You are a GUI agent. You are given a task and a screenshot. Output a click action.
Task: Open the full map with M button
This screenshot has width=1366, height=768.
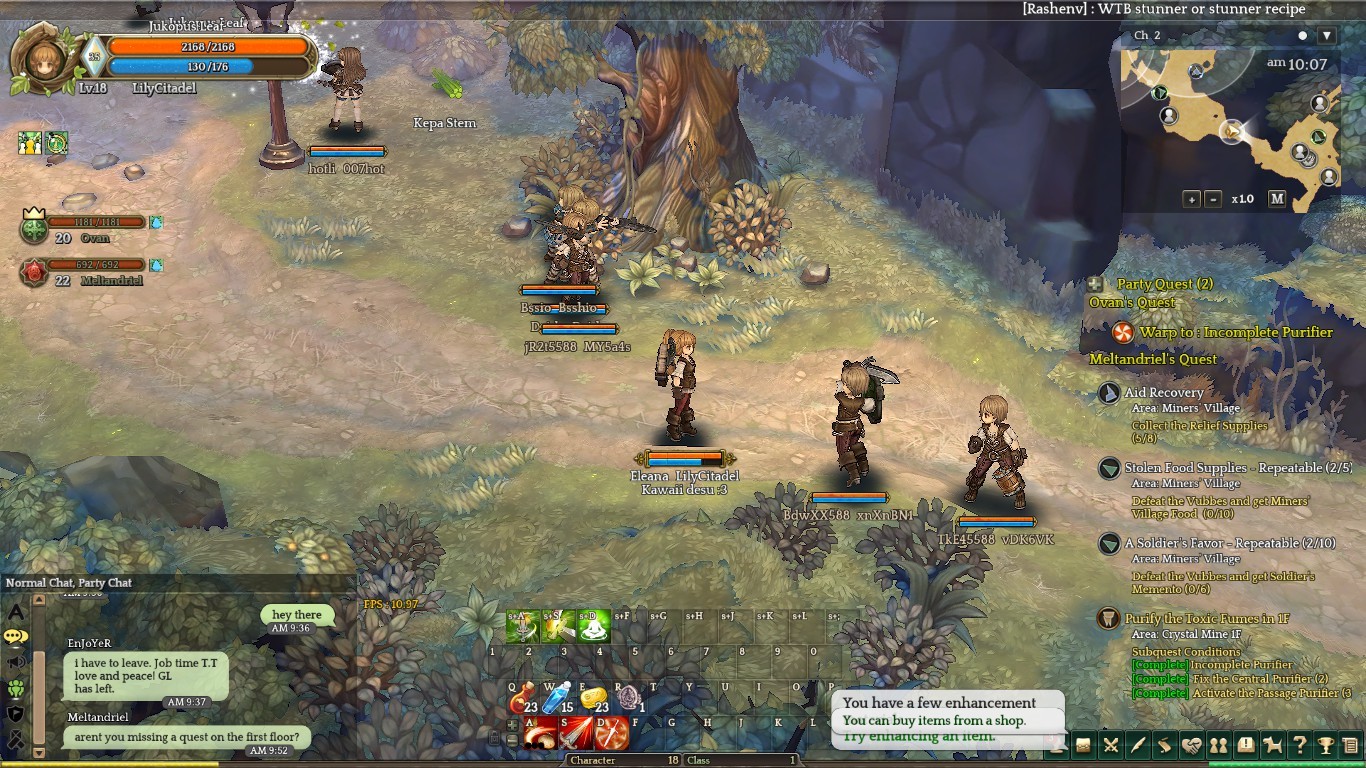tap(1277, 199)
